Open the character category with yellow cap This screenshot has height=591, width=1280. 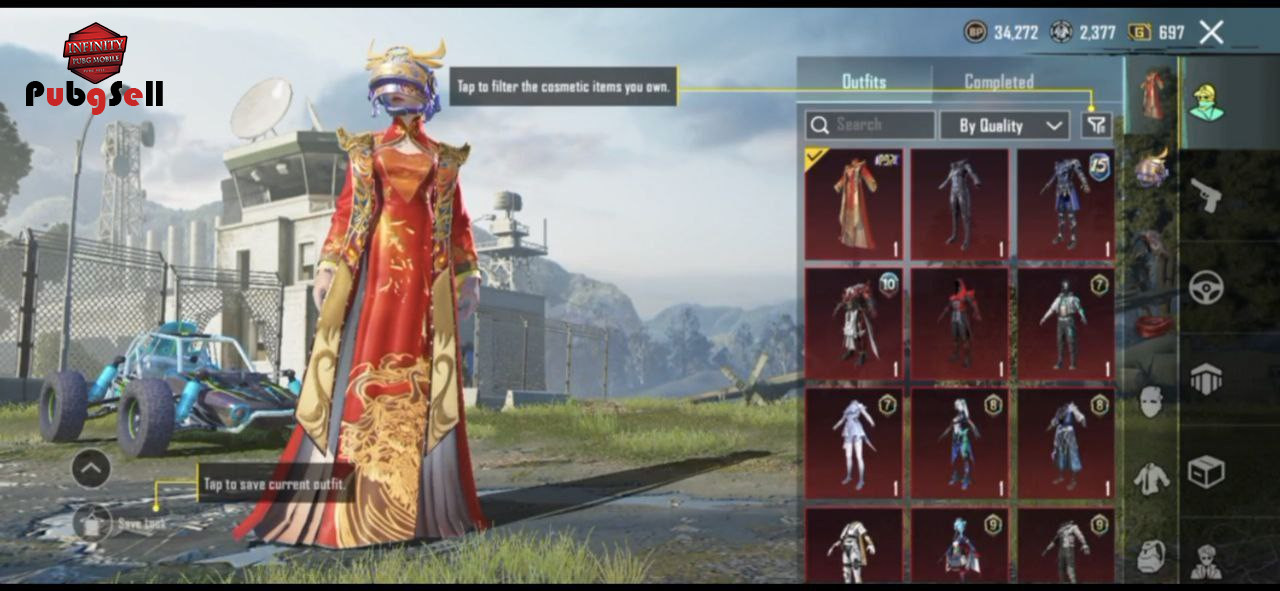(1206, 102)
